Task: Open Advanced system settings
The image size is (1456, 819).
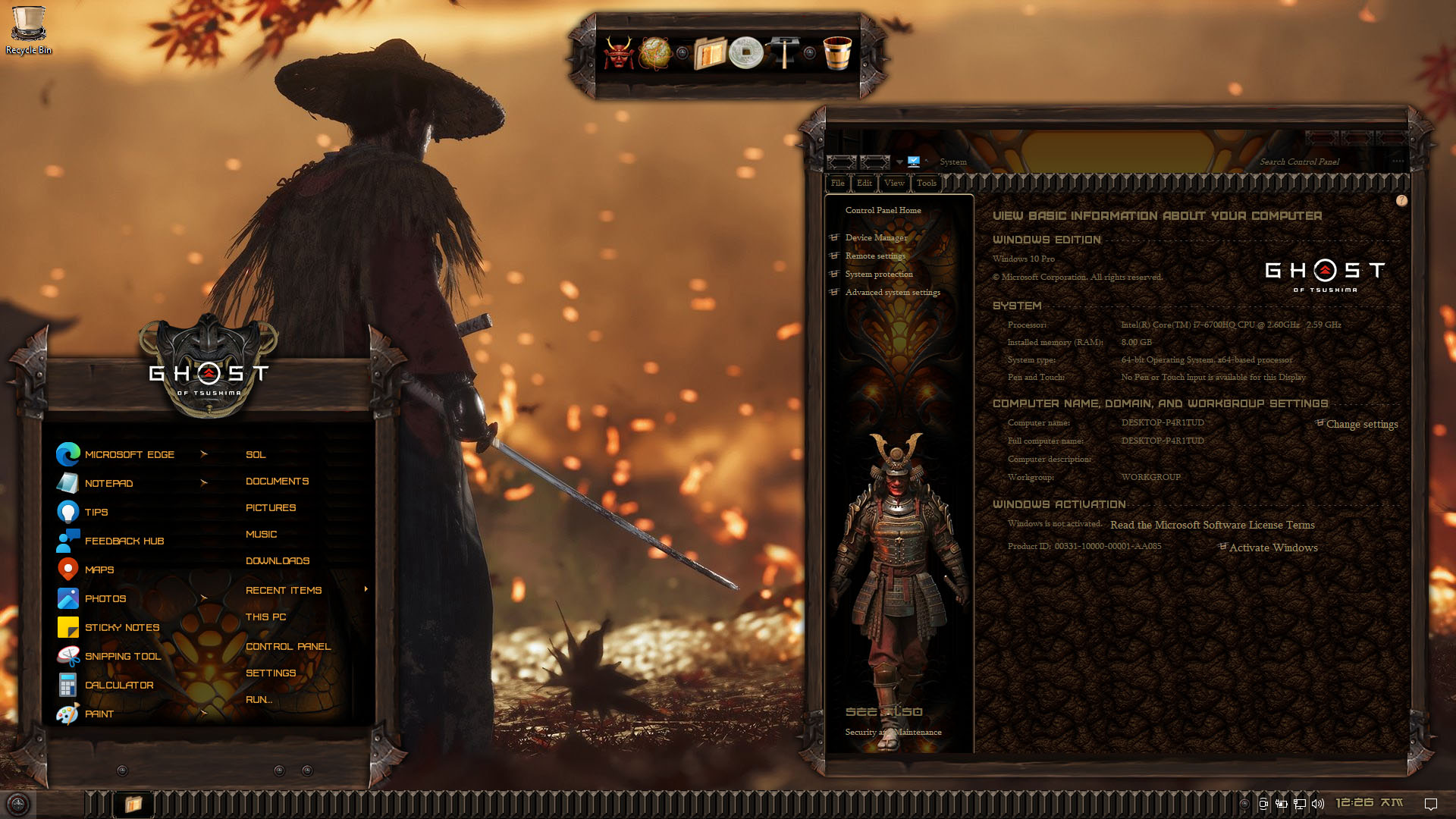Action: click(893, 292)
